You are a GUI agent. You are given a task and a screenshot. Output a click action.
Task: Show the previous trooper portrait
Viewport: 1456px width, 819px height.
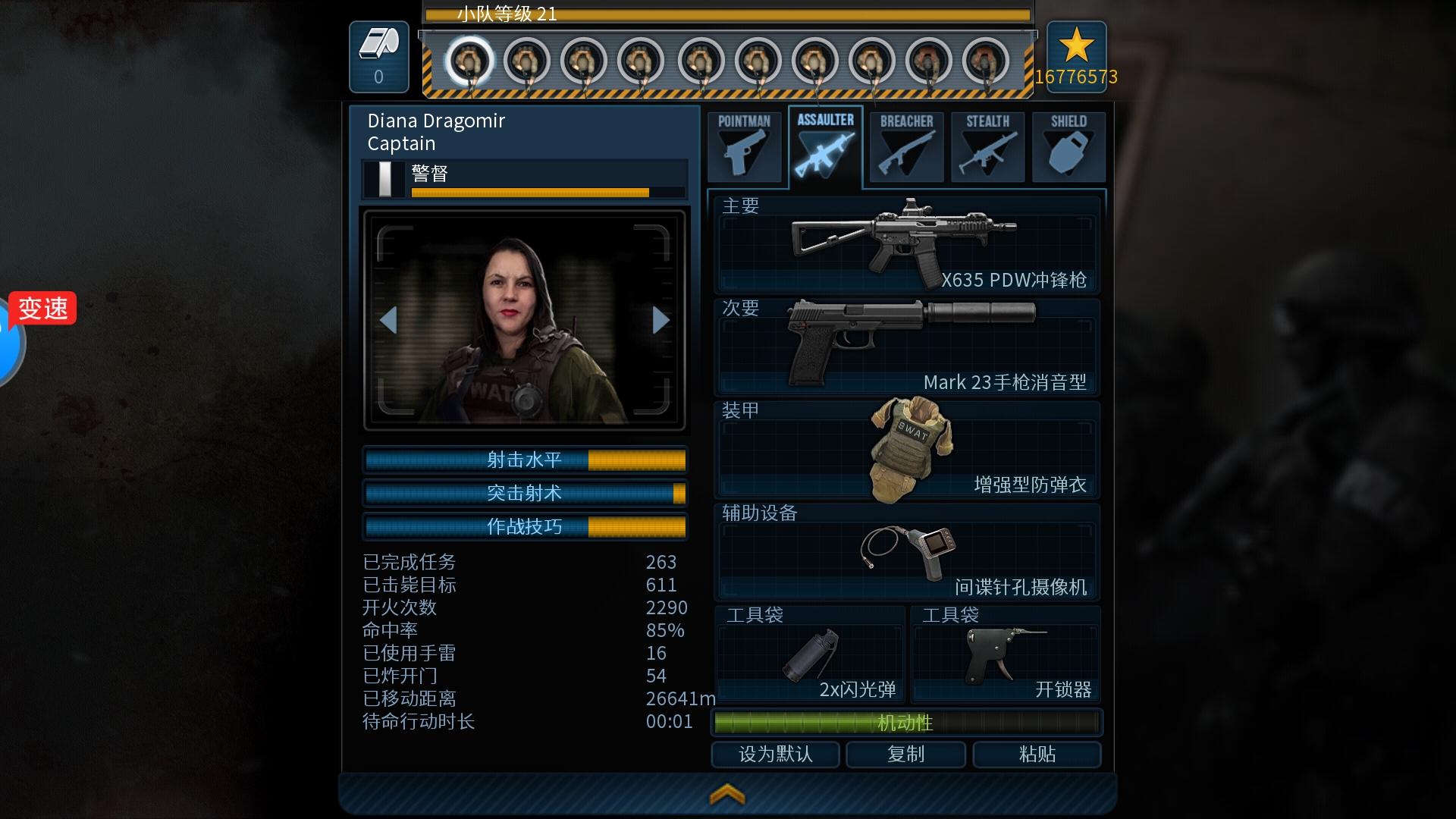388,320
